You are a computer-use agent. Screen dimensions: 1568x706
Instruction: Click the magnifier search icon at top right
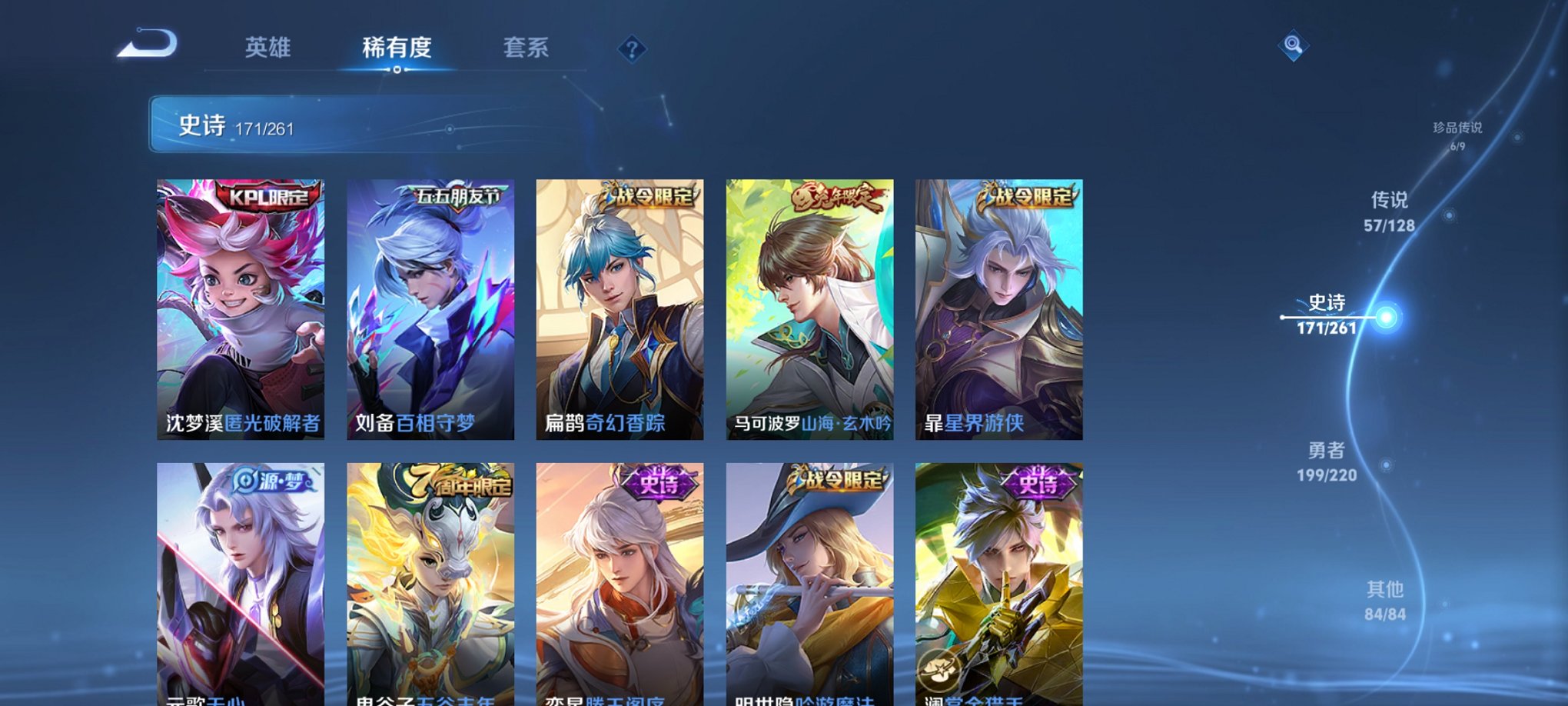tap(1293, 46)
